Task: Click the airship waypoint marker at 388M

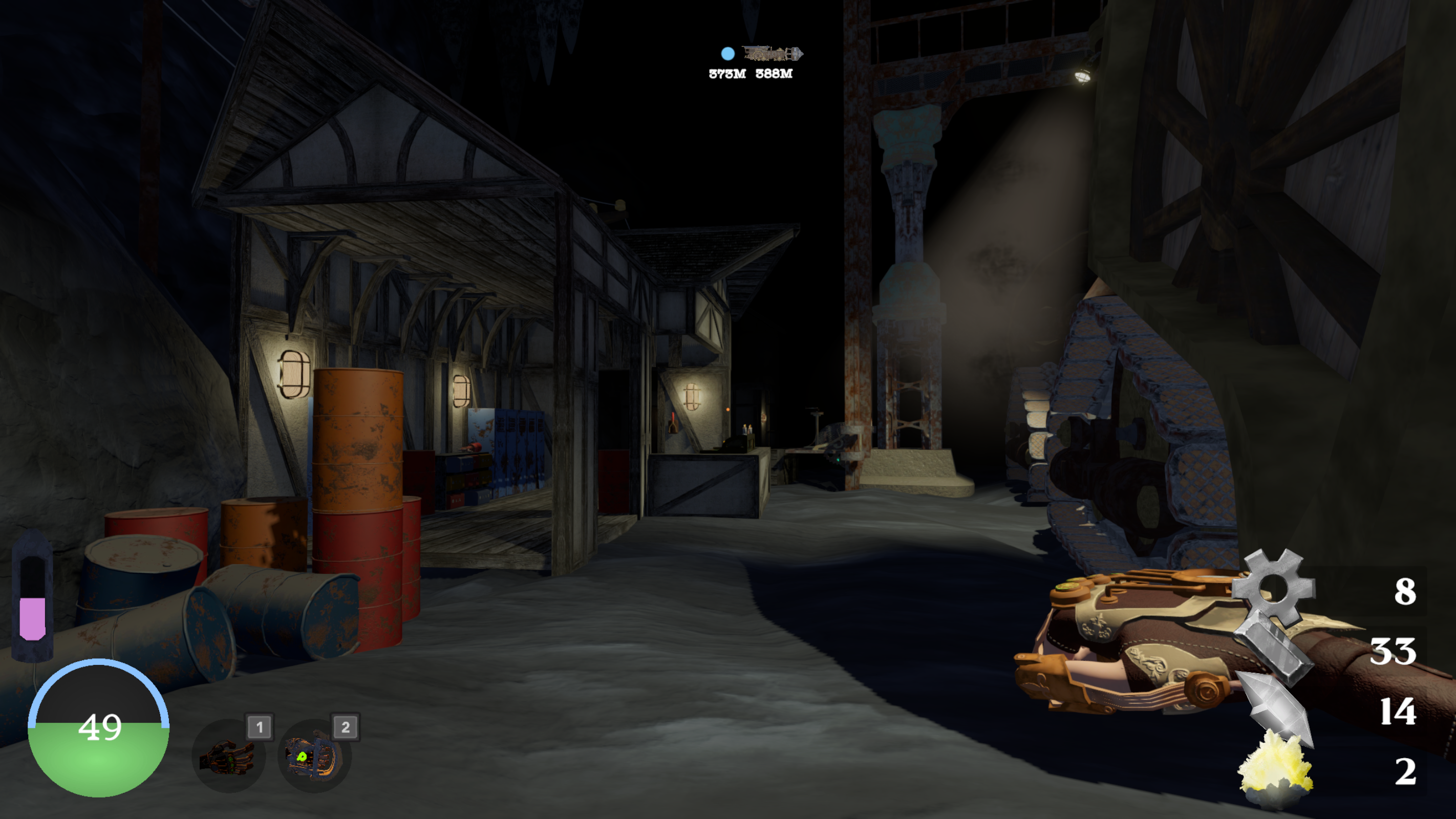Action: tap(772, 54)
